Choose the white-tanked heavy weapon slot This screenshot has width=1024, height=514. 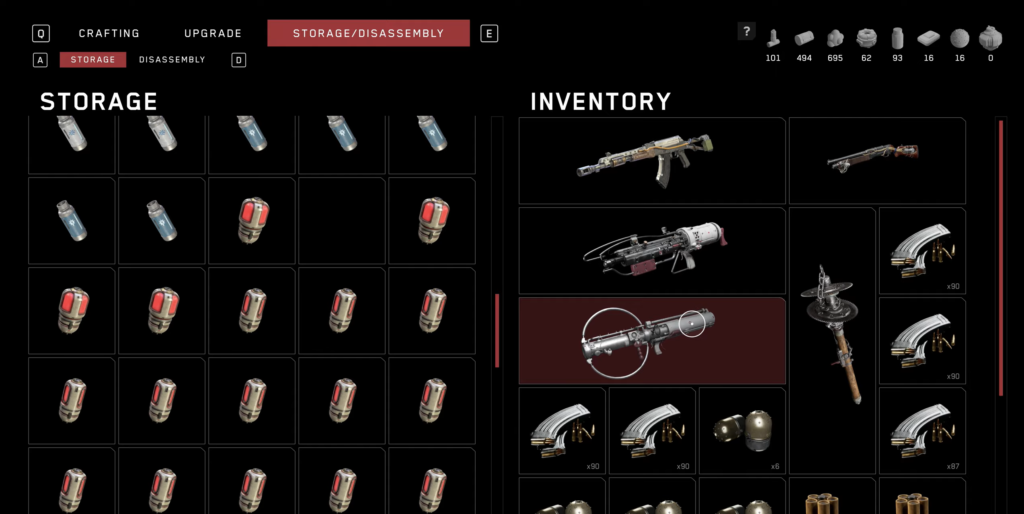[x=652, y=250]
